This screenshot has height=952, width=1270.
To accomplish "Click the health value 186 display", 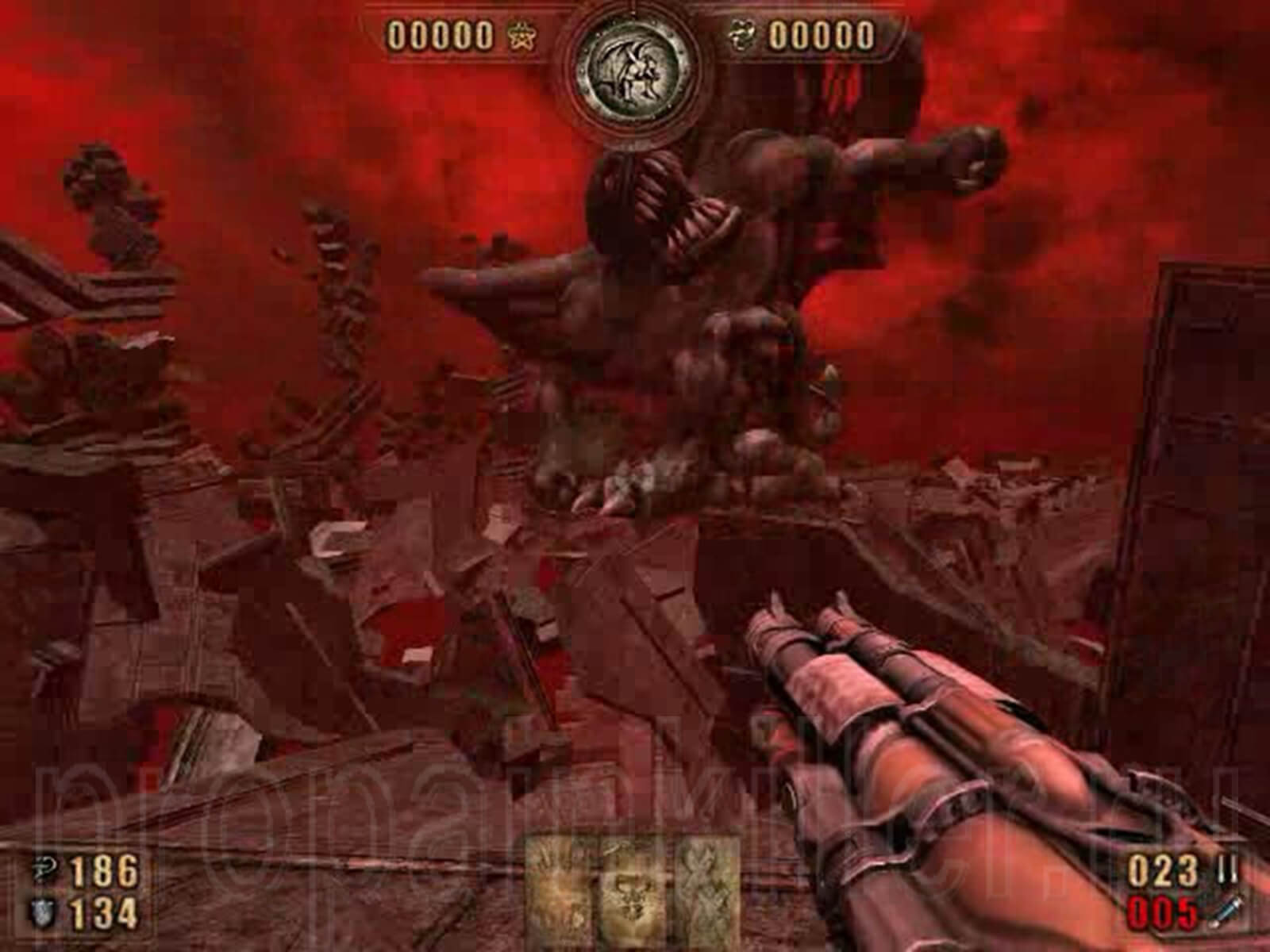I will [x=103, y=870].
